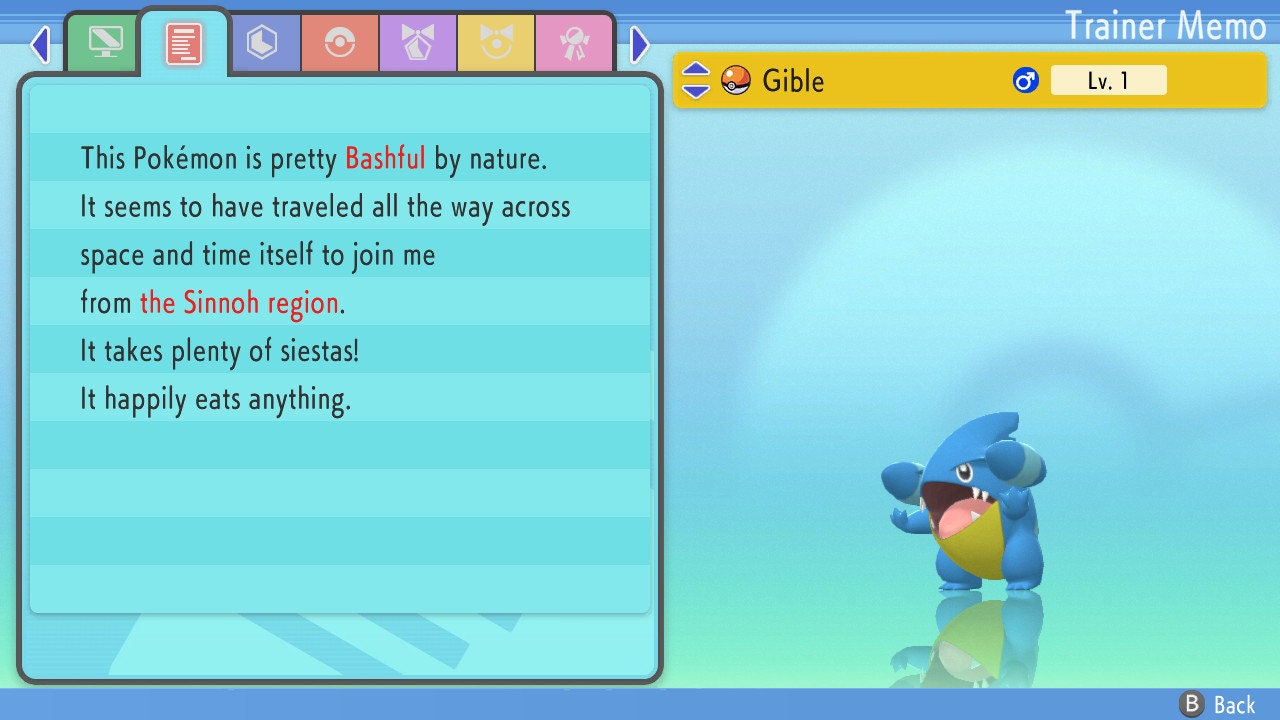Image resolution: width=1280 pixels, height=720 pixels.
Task: Click the left arrow beside the tabs
Action: [x=40, y=44]
